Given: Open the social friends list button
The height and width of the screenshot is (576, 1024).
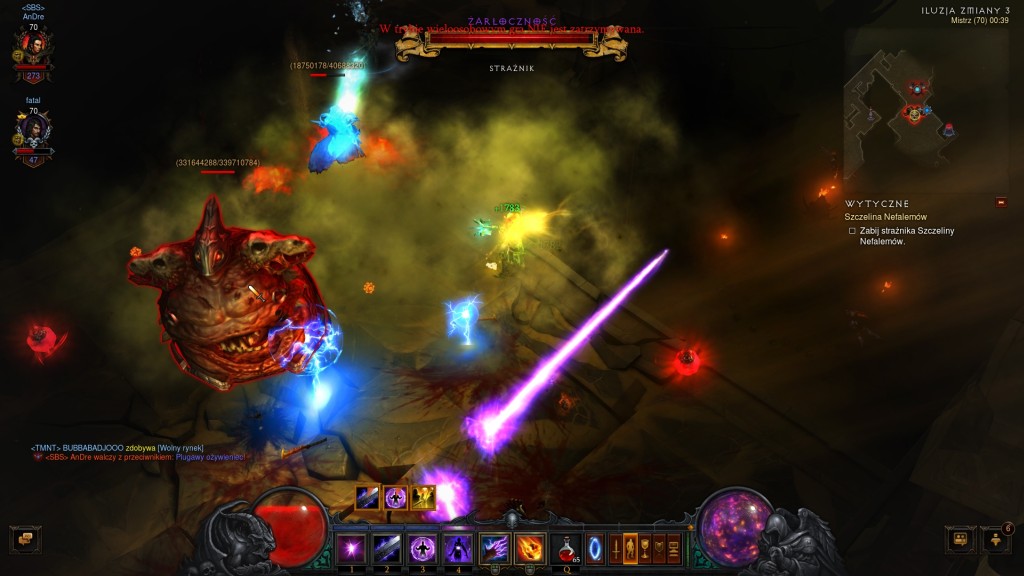Looking at the screenshot, I should coord(996,539).
